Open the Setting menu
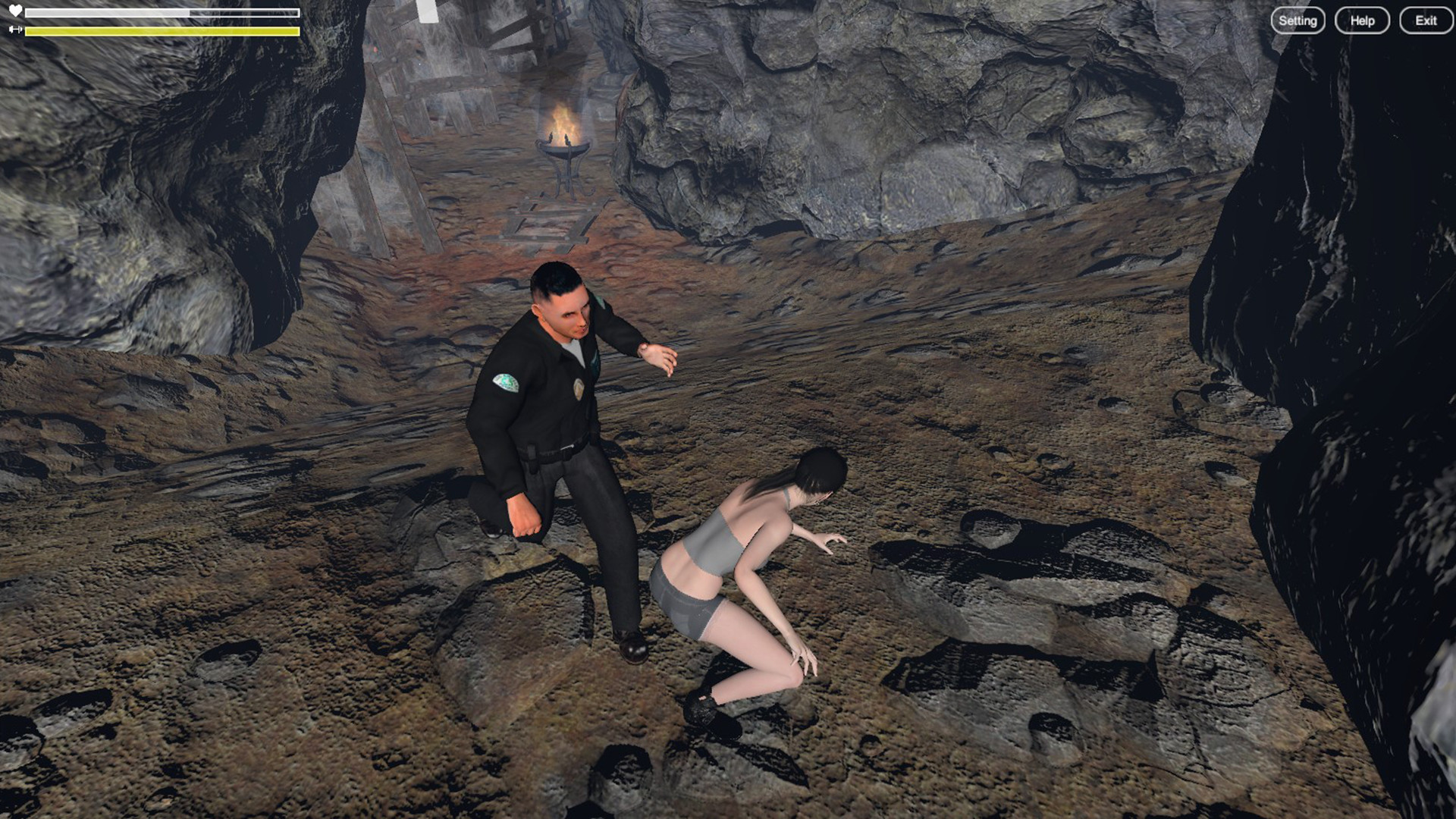Viewport: 1456px width, 819px height. point(1298,20)
